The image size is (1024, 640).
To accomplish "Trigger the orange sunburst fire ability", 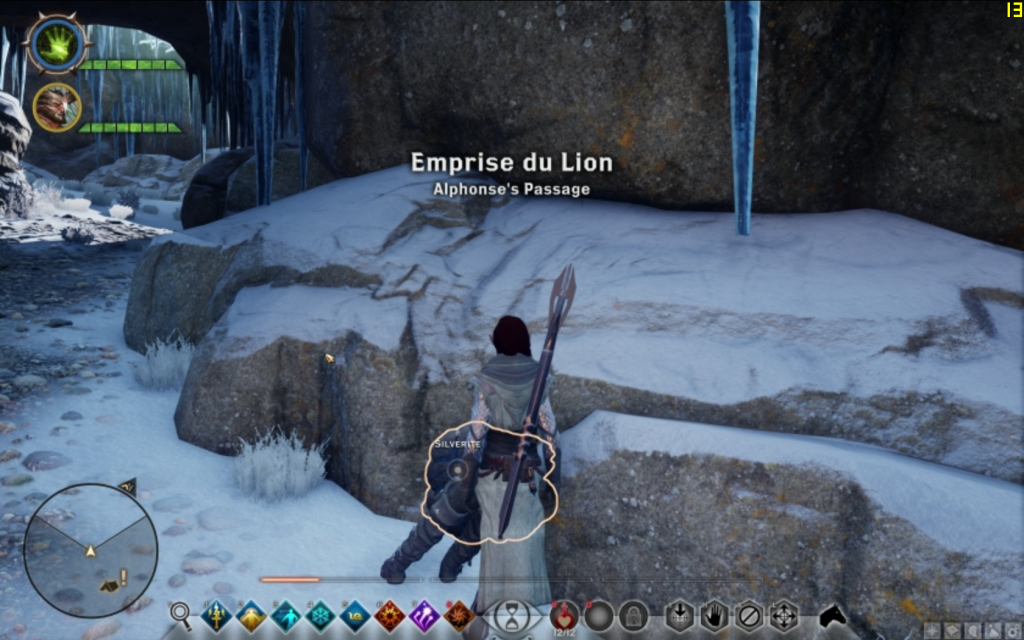I will click(390, 615).
